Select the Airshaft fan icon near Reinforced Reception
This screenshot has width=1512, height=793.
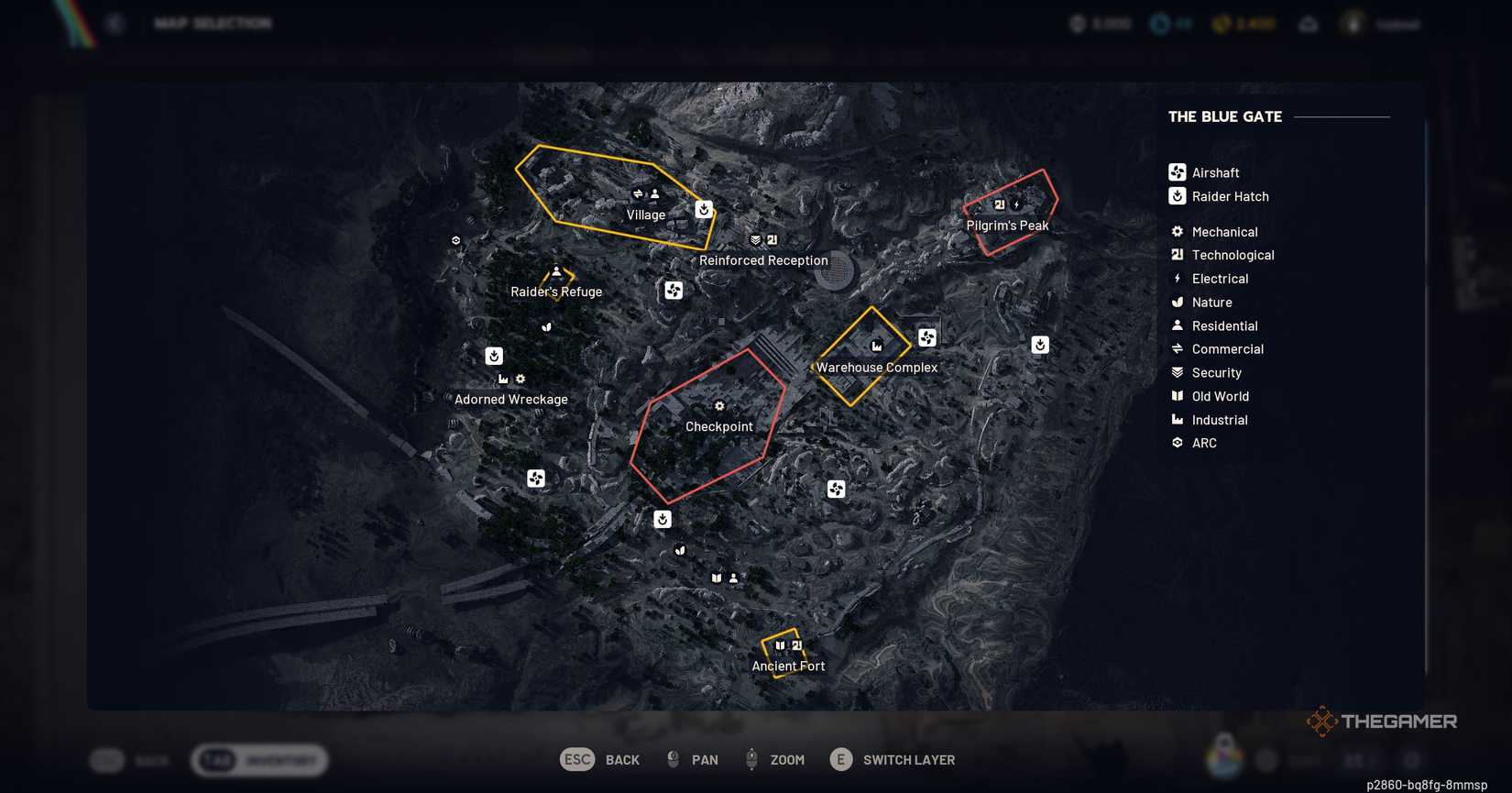point(674,291)
